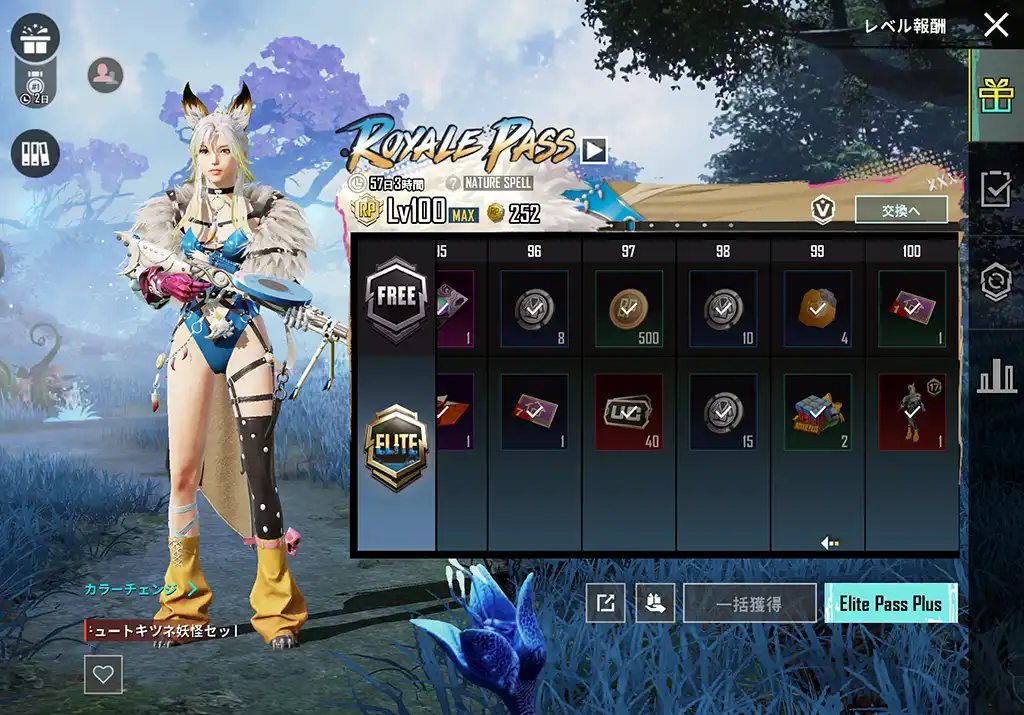Select the FREE pass tier badge

pos(396,297)
